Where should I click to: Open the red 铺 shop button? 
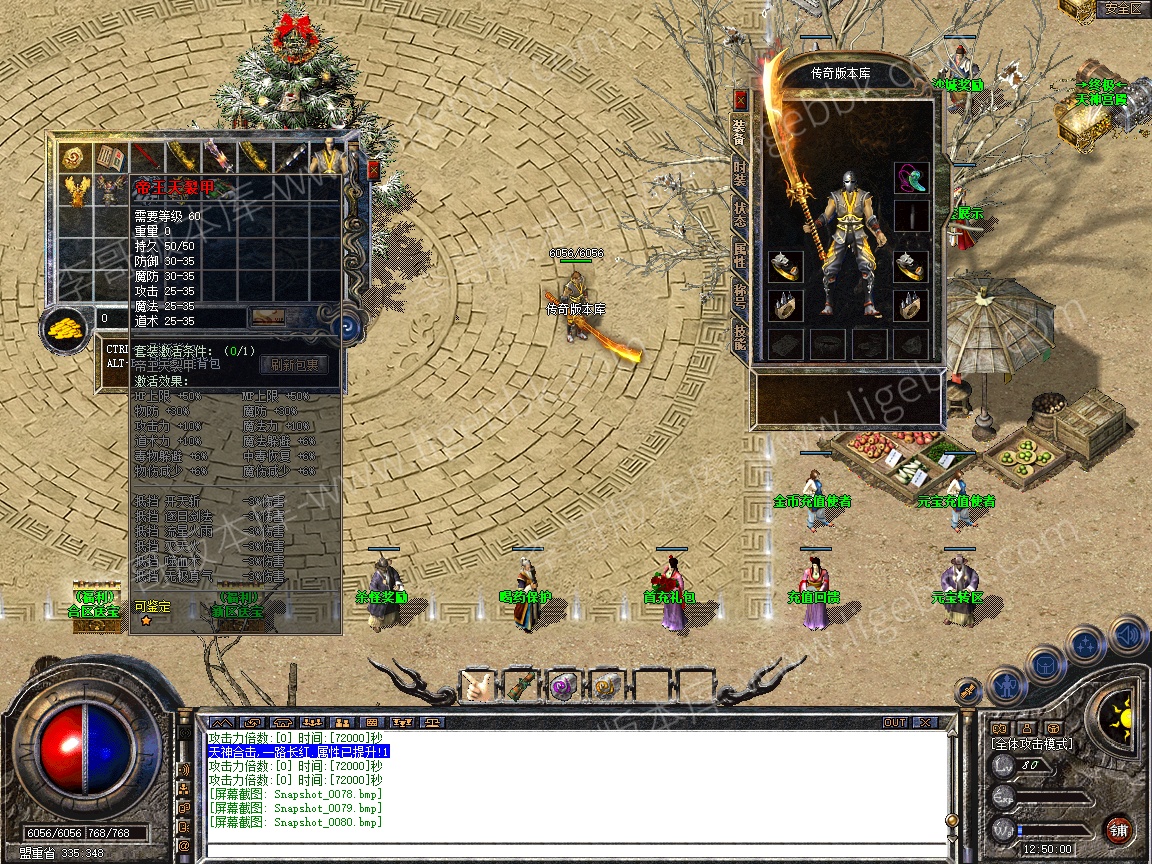[x=1118, y=830]
